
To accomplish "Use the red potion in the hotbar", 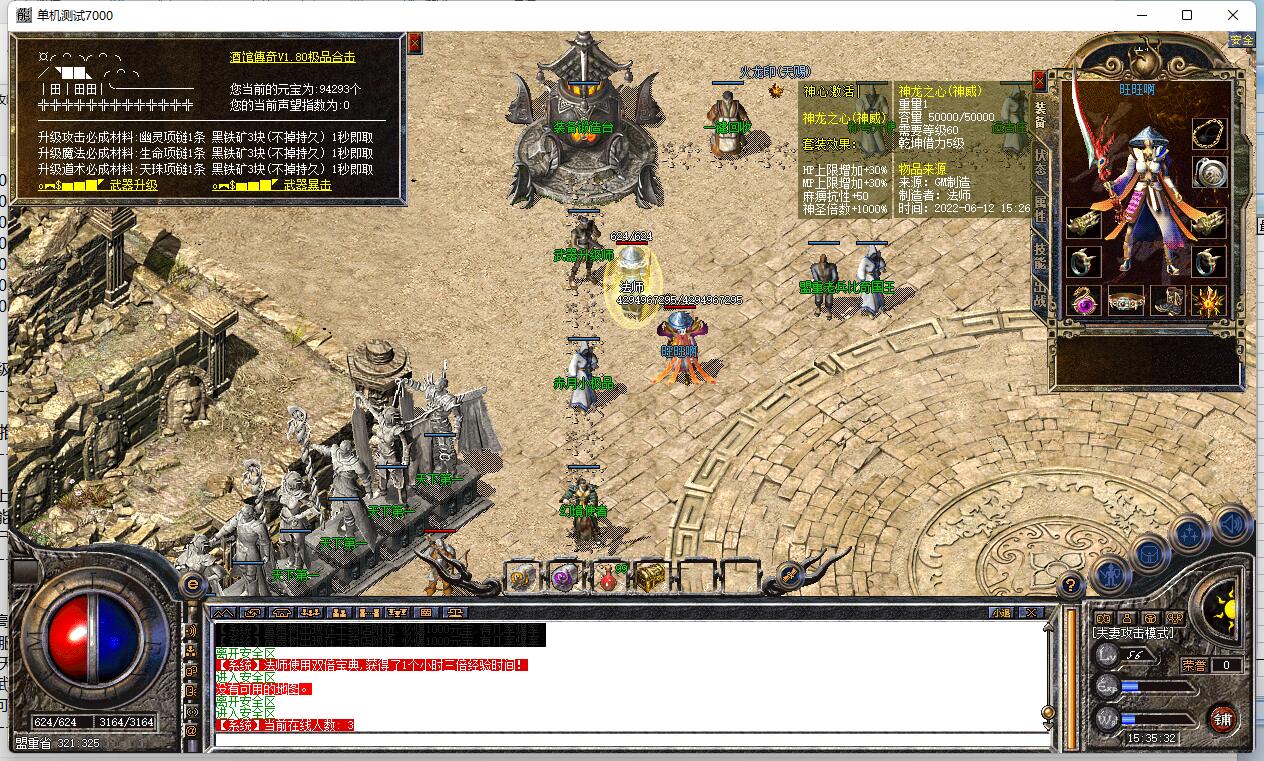I will click(607, 577).
